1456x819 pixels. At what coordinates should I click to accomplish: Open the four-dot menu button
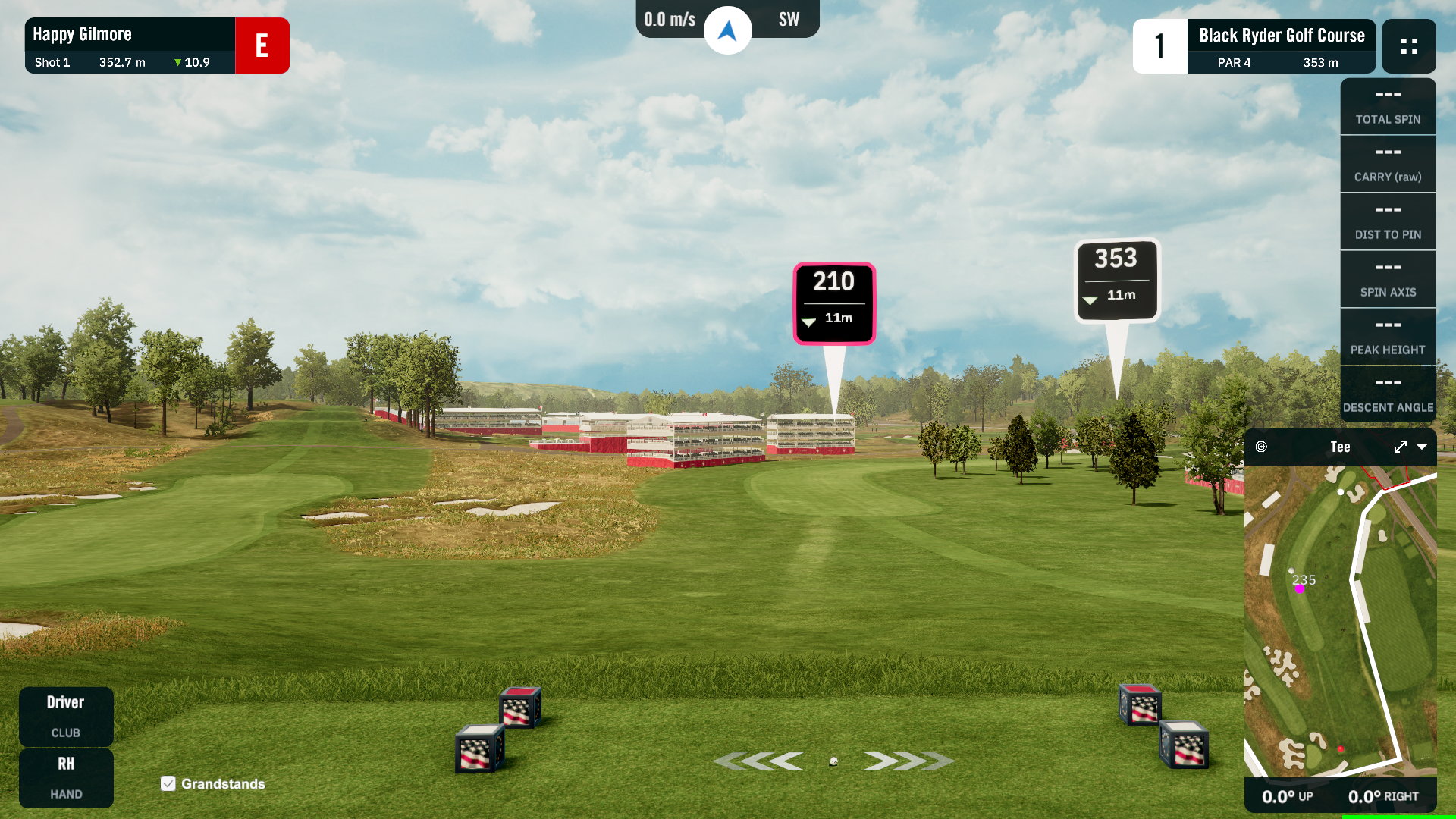tap(1408, 46)
